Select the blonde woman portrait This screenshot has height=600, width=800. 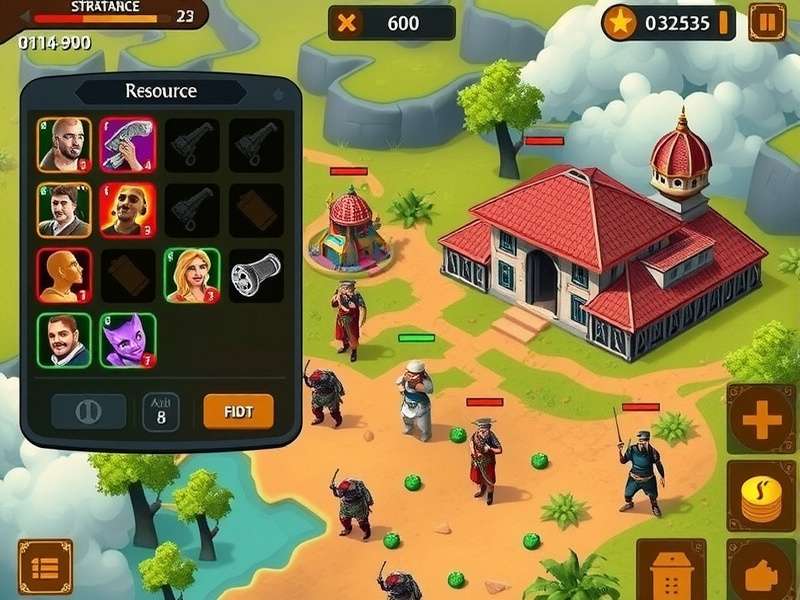pos(191,275)
